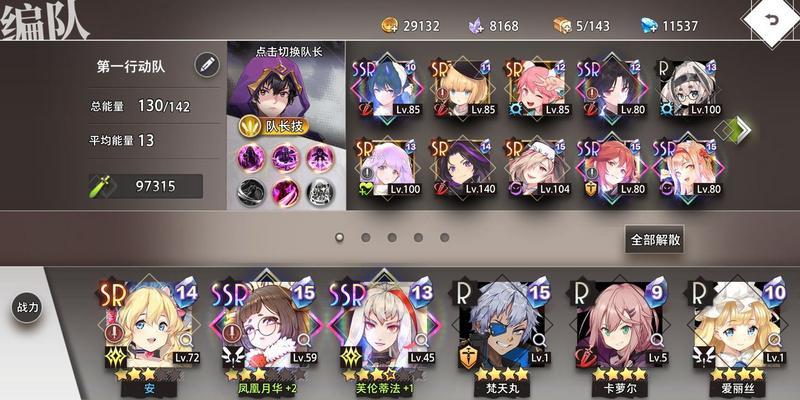Disband all with 全部解散 button
Image resolution: width=800 pixels, height=400 pixels.
coord(655,239)
